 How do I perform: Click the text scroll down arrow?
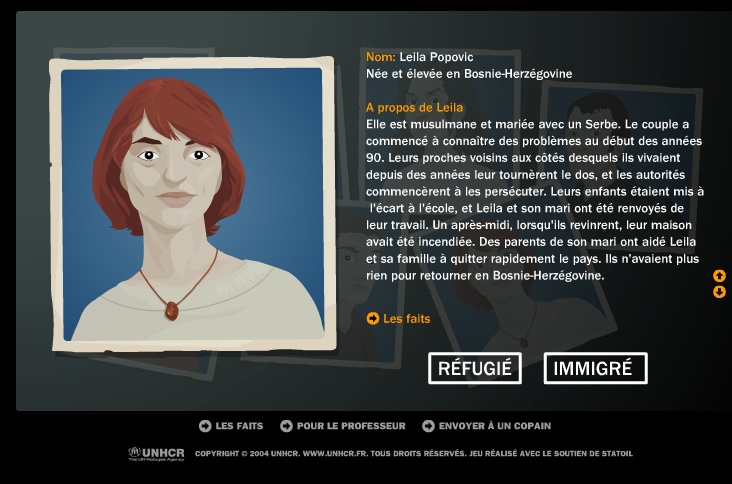click(719, 292)
